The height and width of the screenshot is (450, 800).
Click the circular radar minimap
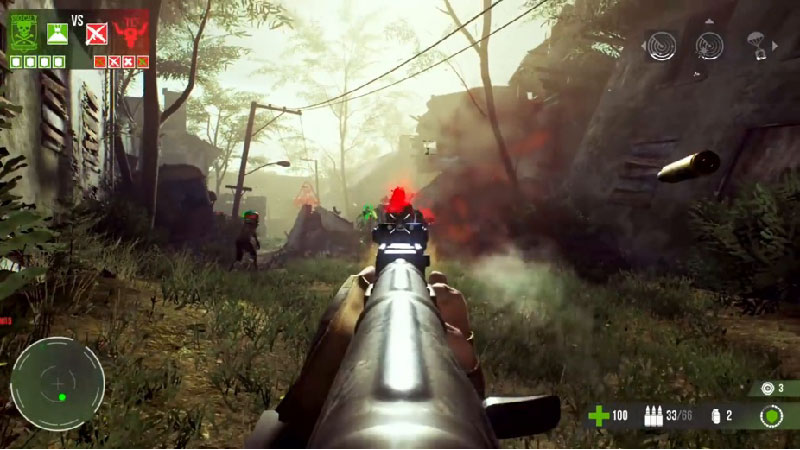click(x=58, y=384)
